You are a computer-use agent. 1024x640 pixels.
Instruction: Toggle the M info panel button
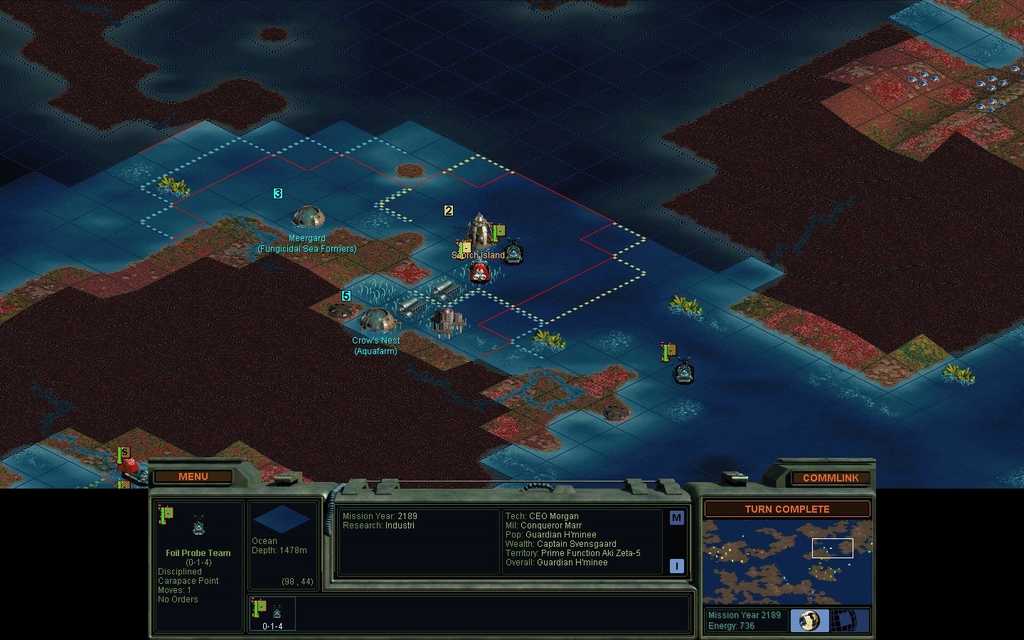coord(676,518)
